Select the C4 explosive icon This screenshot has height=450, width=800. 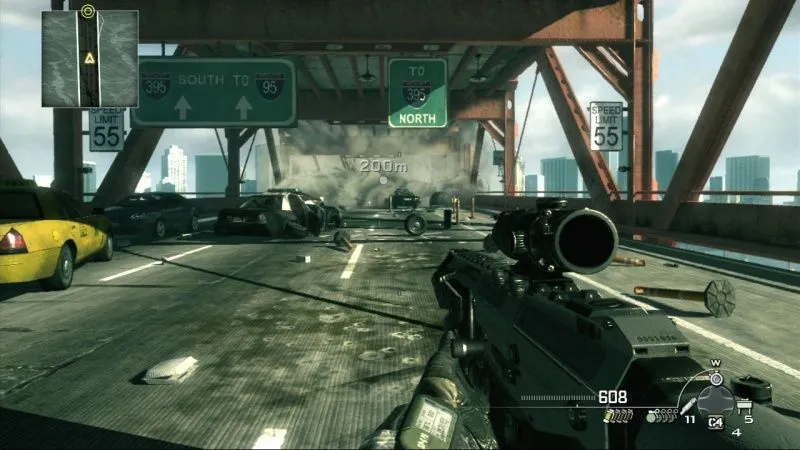(x=716, y=423)
